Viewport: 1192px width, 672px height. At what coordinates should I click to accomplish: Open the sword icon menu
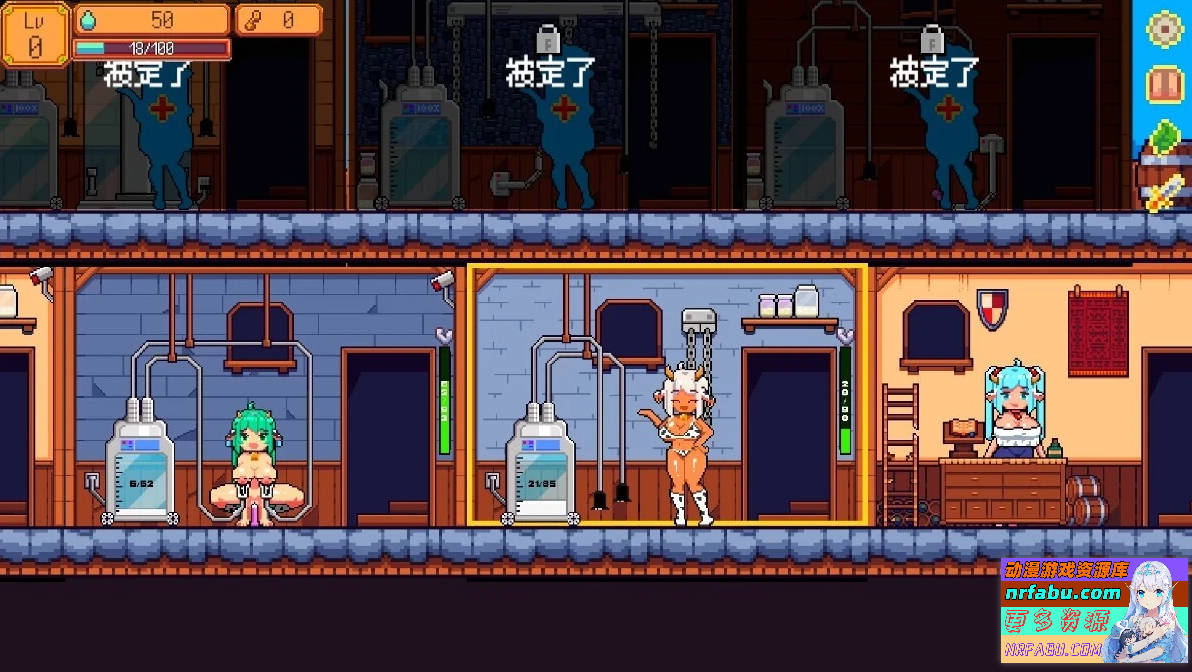(x=1166, y=191)
